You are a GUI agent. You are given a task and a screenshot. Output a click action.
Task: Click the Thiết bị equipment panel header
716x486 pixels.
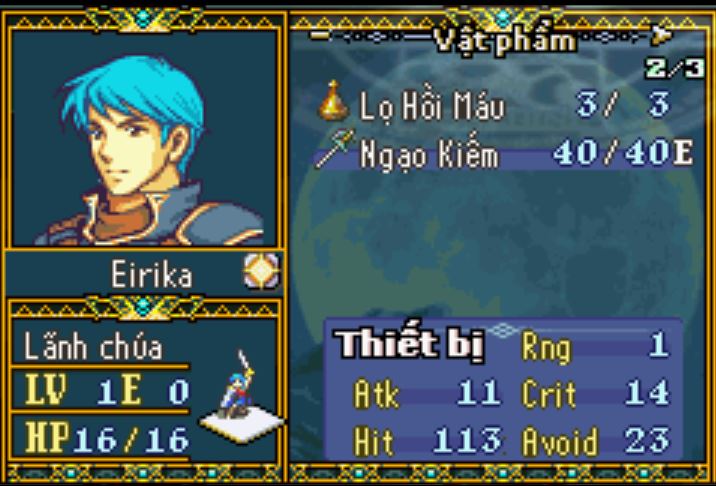410,344
